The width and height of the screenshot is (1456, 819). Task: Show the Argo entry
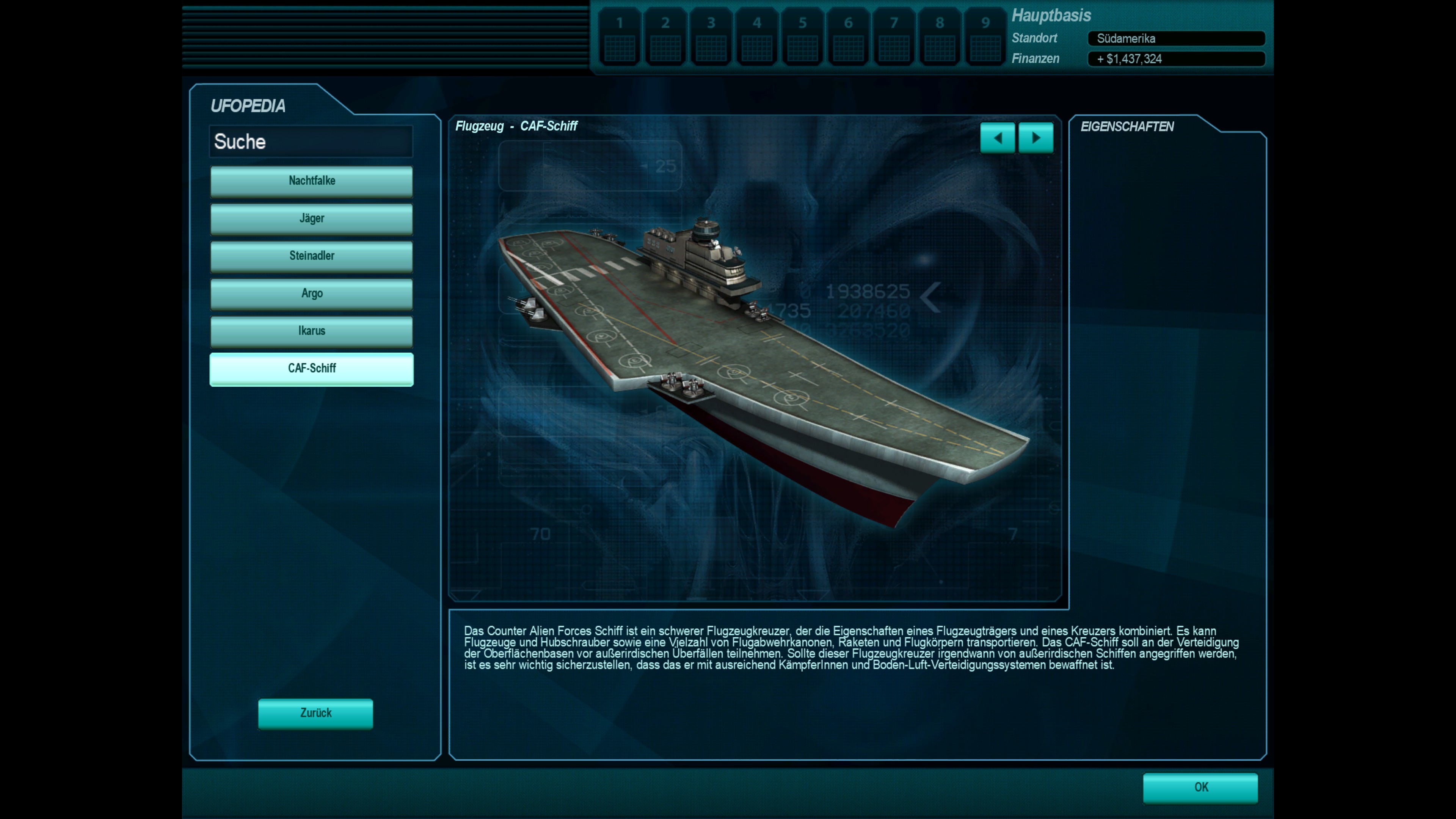point(311,293)
